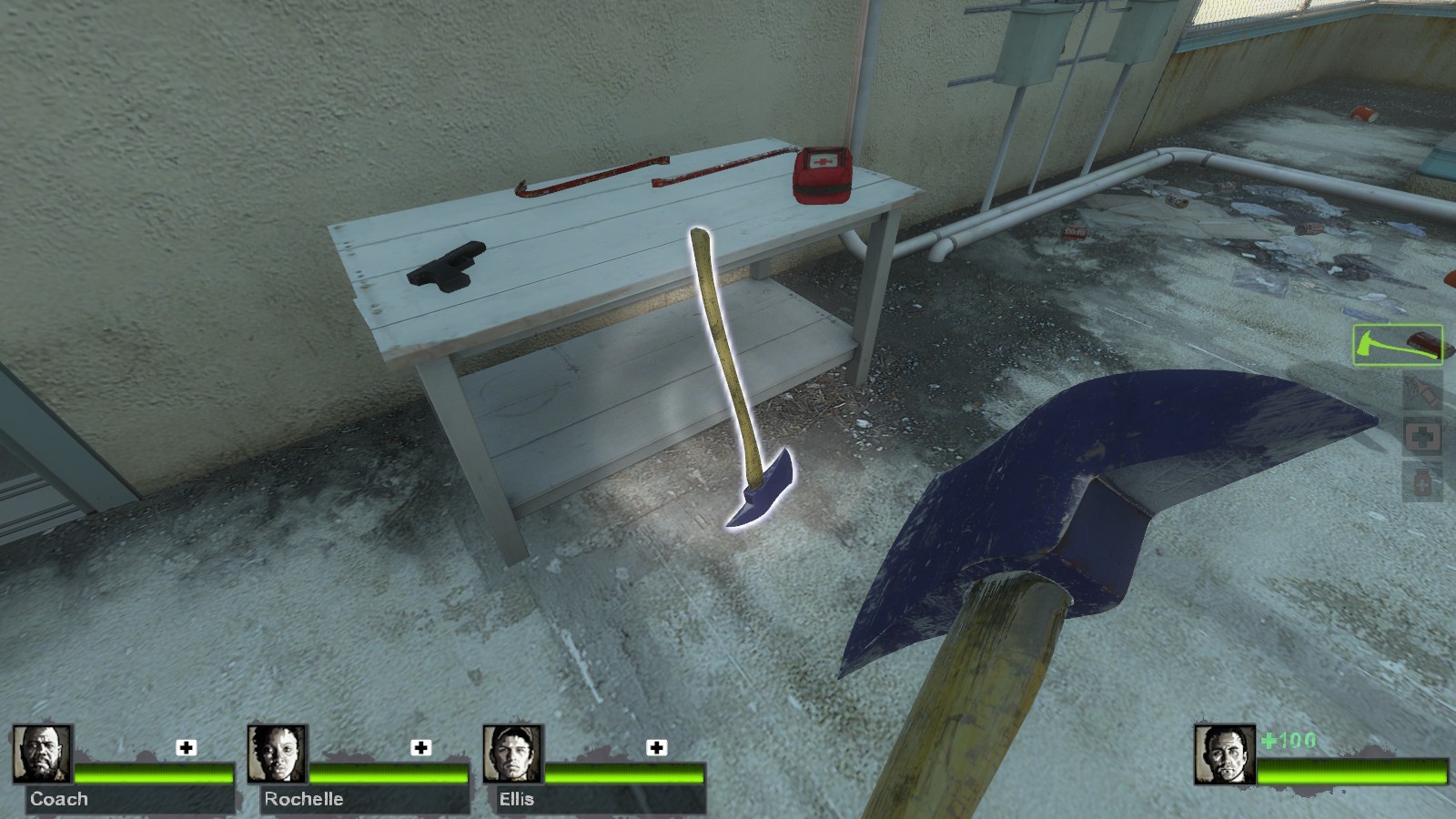Click the health cross icon beside Coach
Screen dimensions: 1456x819
click(x=185, y=749)
